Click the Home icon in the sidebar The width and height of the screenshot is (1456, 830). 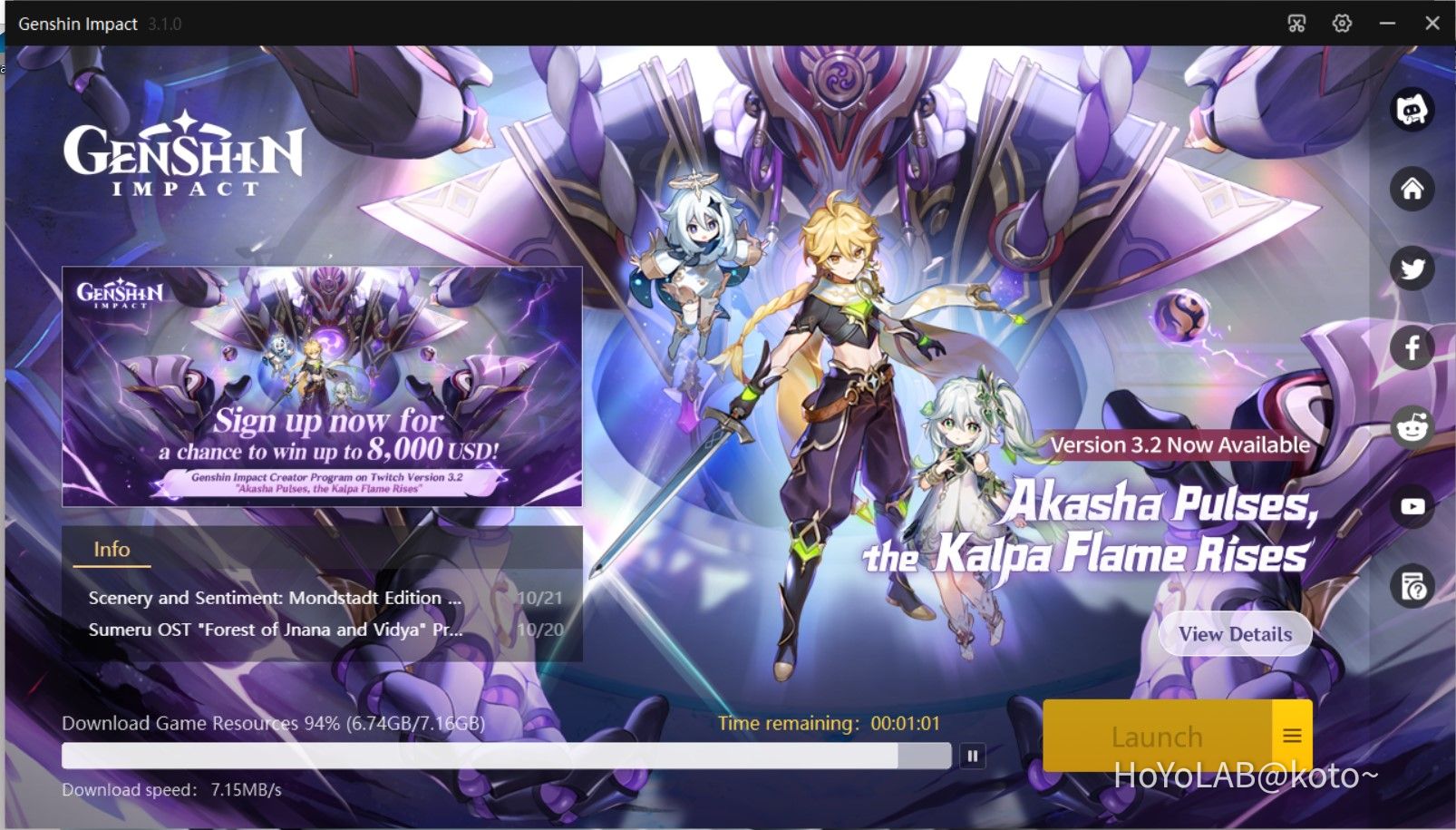1412,191
